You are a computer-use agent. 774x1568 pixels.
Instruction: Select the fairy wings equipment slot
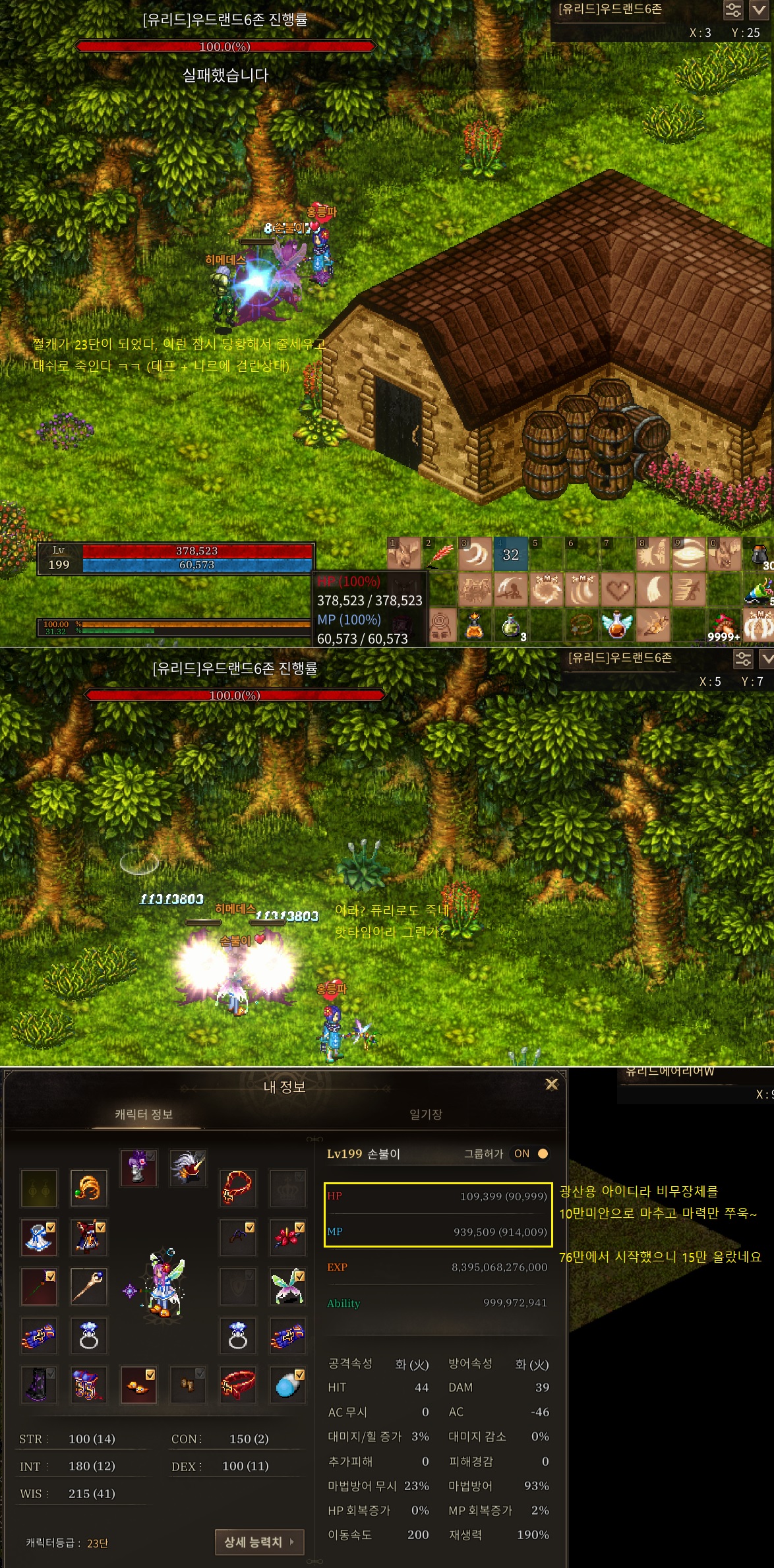coord(287,1286)
